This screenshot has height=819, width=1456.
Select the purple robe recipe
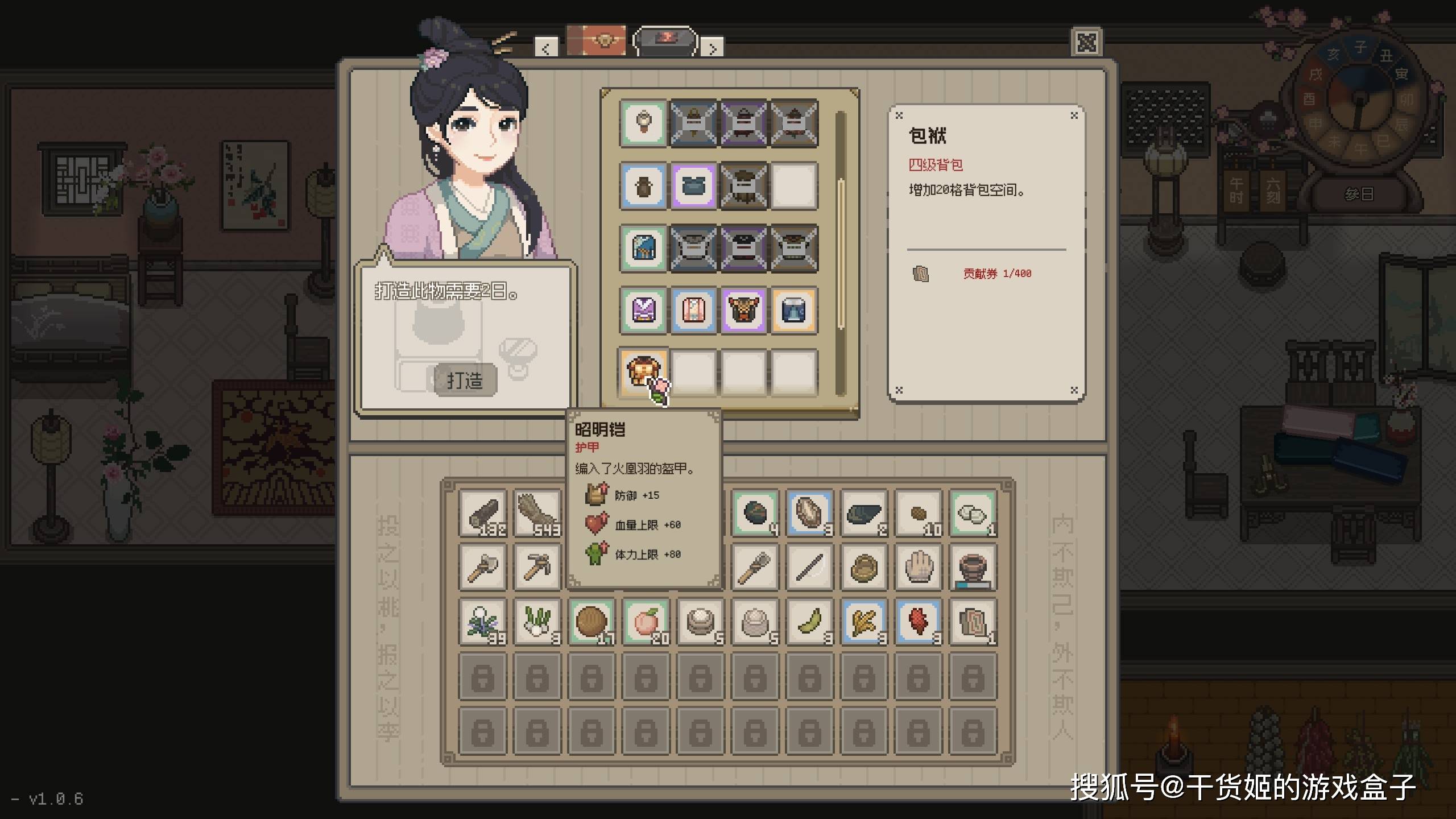643,311
